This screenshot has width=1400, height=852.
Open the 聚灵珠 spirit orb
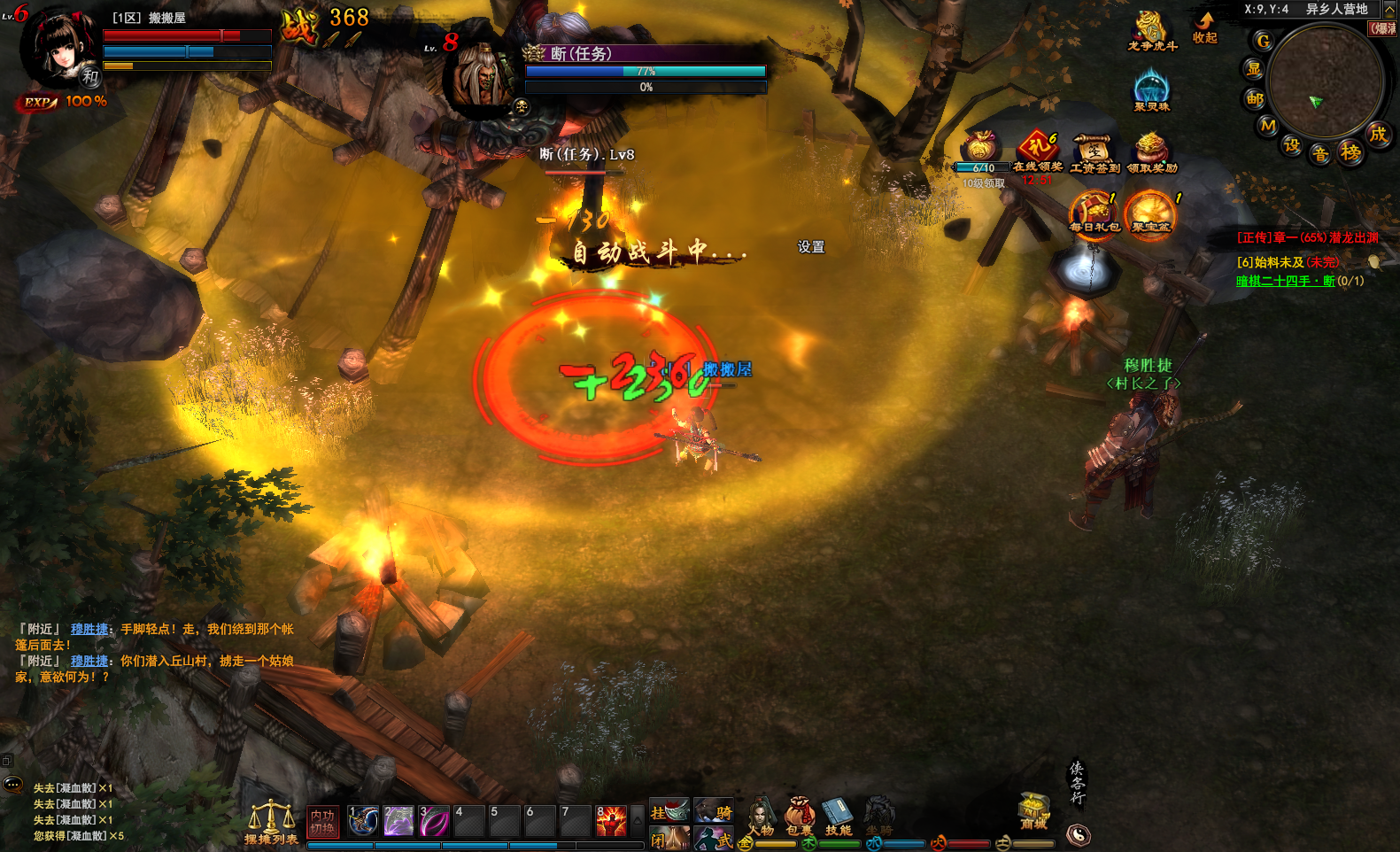tap(1151, 91)
